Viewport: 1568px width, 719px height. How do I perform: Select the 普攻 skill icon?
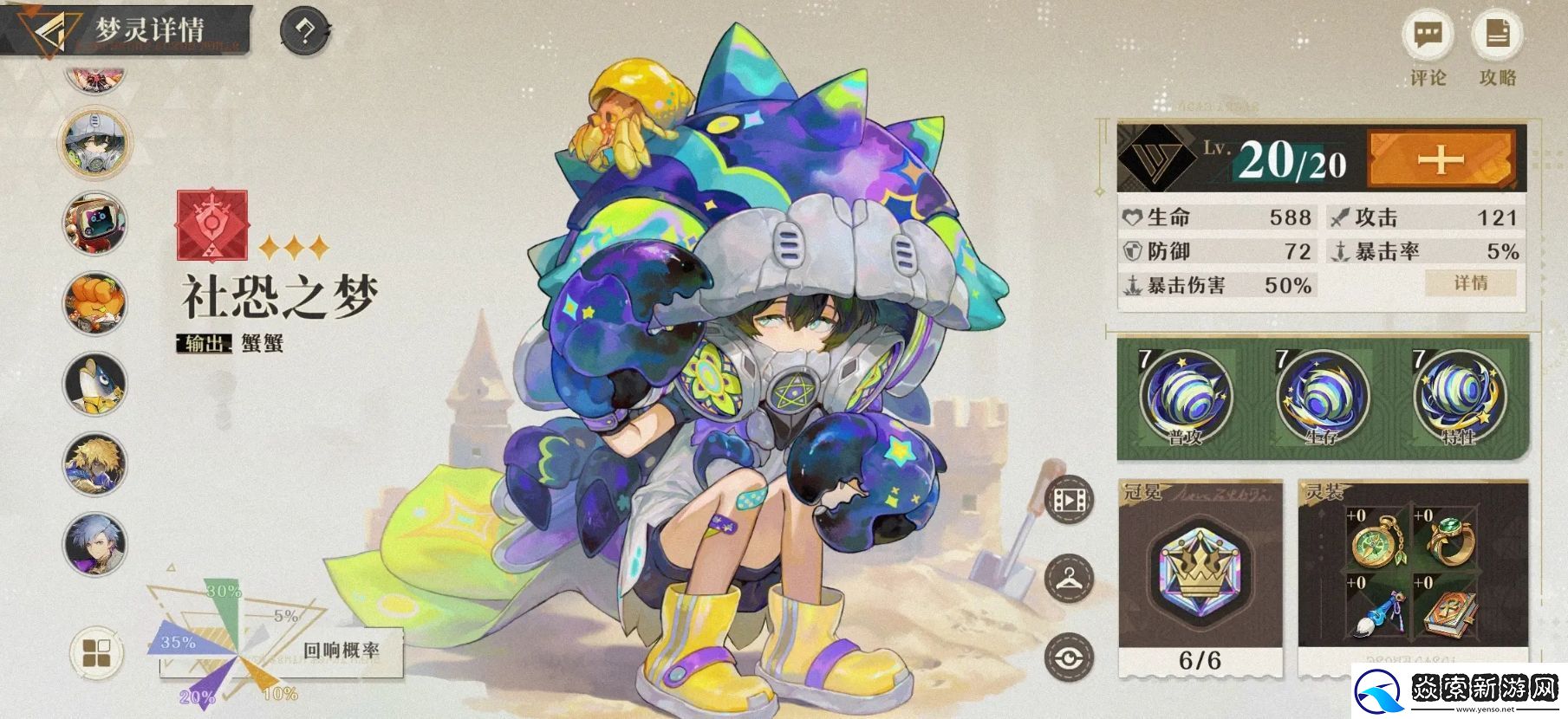tap(1184, 394)
